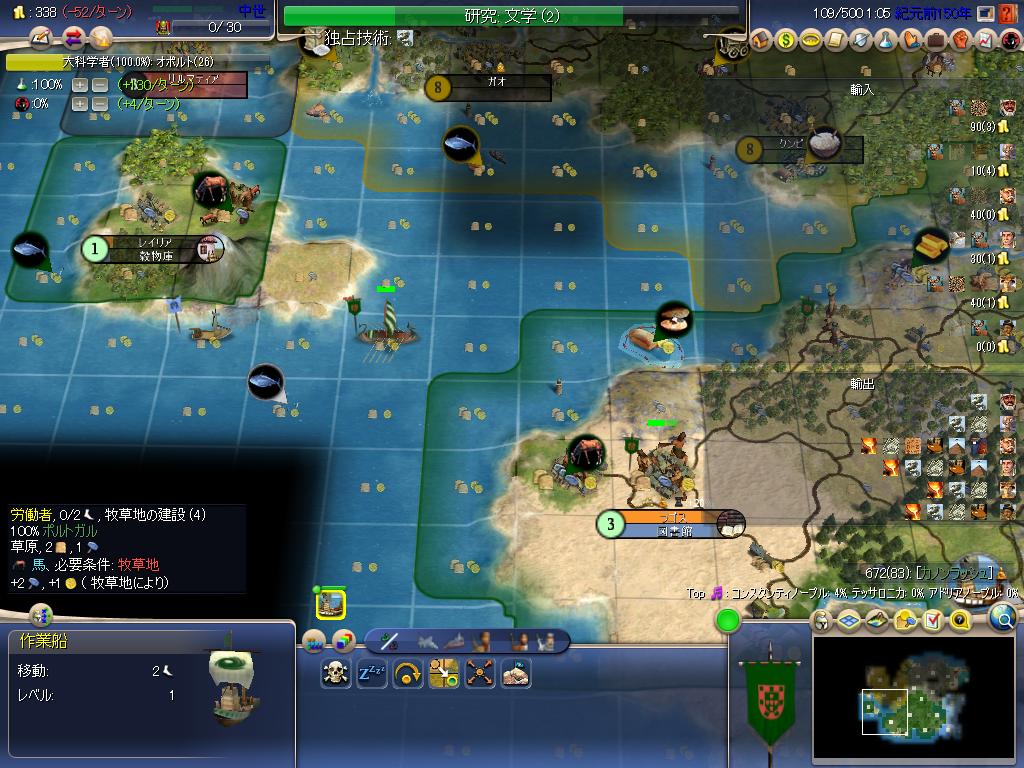Activate the explore arrows command
The height and width of the screenshot is (768, 1024).
tap(480, 673)
